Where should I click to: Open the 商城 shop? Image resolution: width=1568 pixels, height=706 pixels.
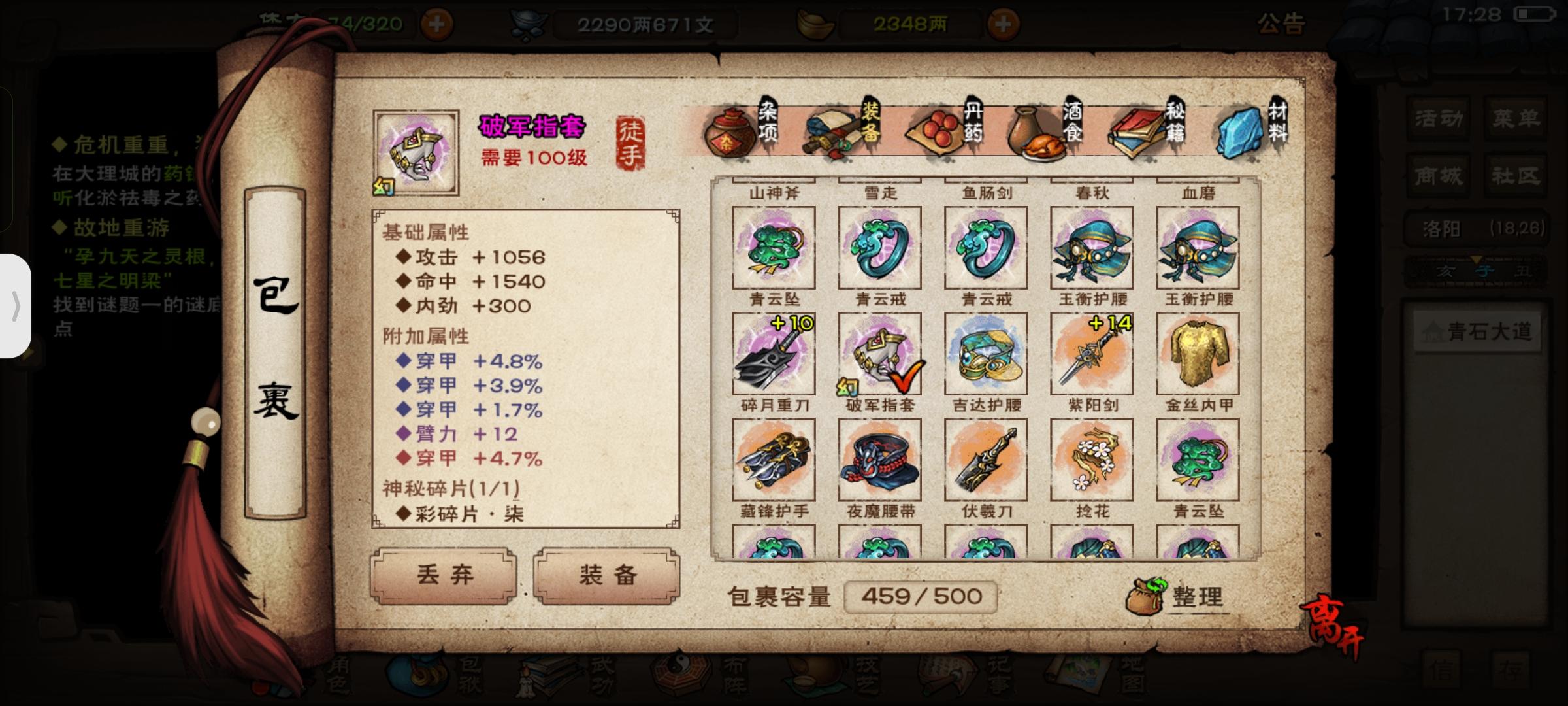[x=1437, y=175]
